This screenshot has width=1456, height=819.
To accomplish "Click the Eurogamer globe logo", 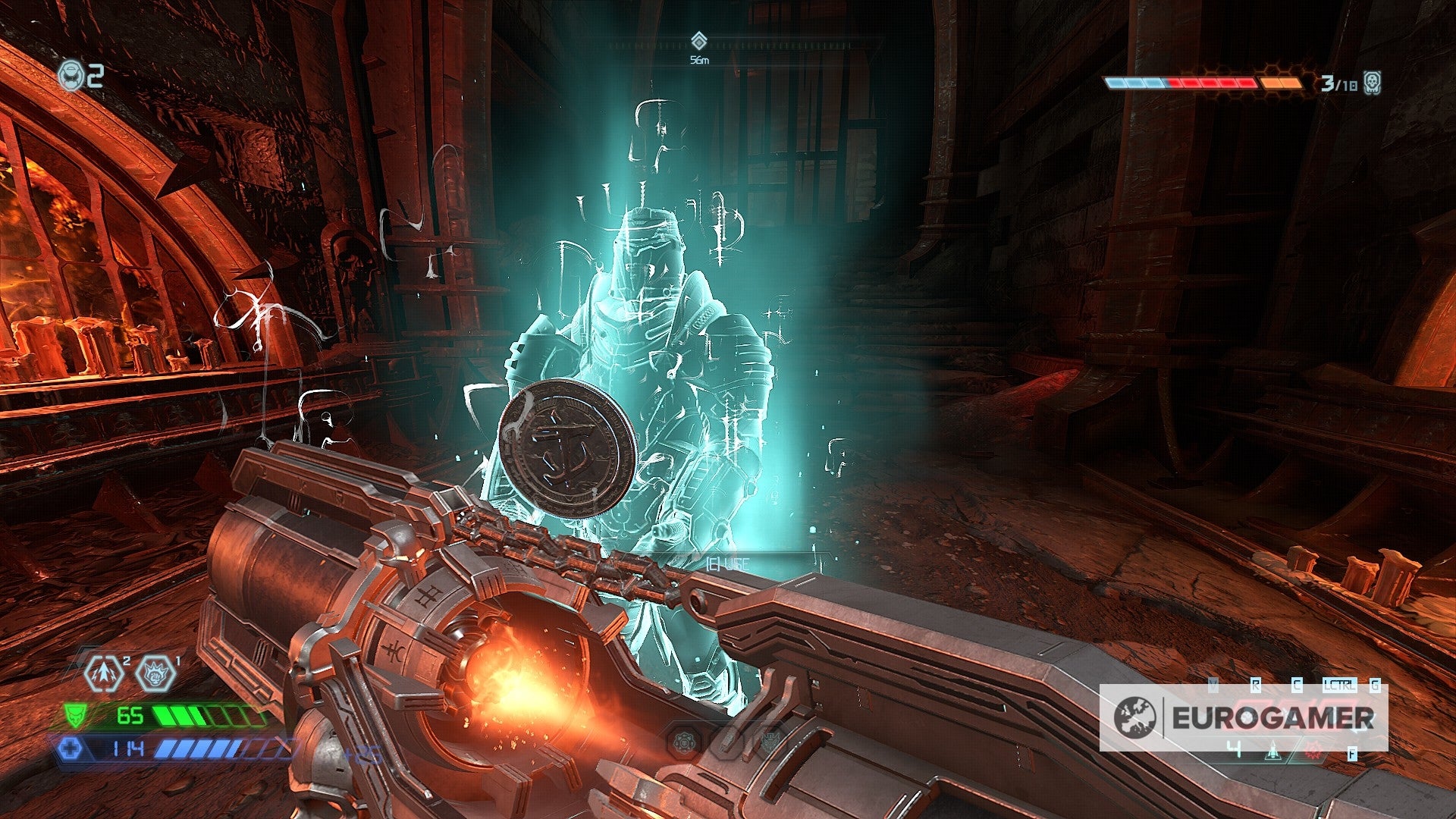I will tap(1134, 716).
